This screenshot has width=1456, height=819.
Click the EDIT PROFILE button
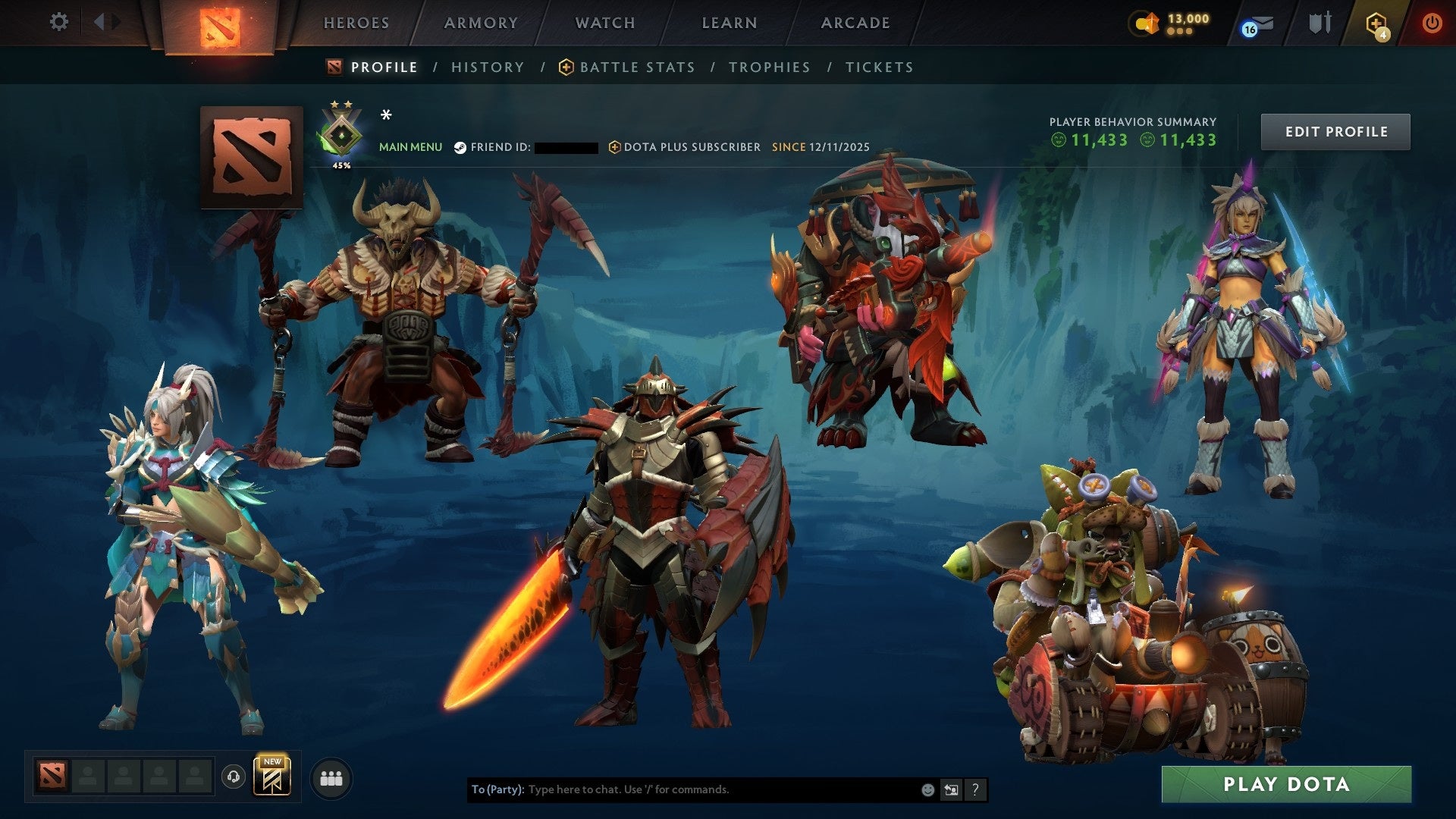tap(1335, 130)
